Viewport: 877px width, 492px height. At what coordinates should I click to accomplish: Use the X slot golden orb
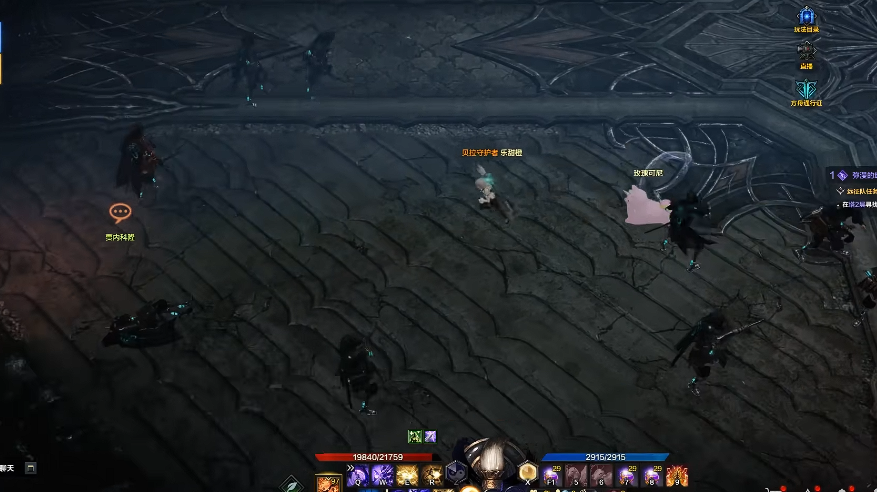528,474
